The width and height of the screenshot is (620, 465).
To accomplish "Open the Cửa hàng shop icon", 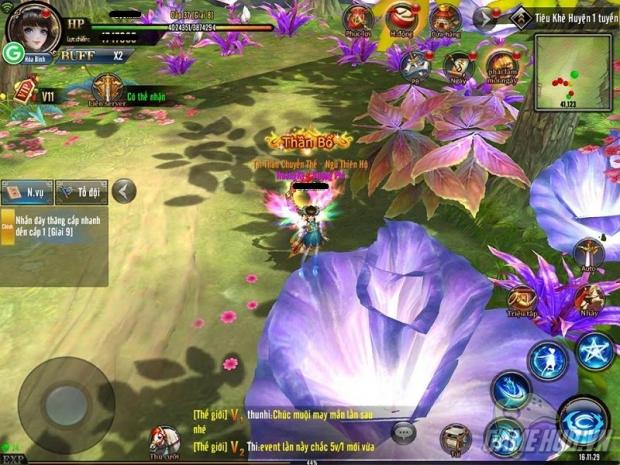I will 444,19.
